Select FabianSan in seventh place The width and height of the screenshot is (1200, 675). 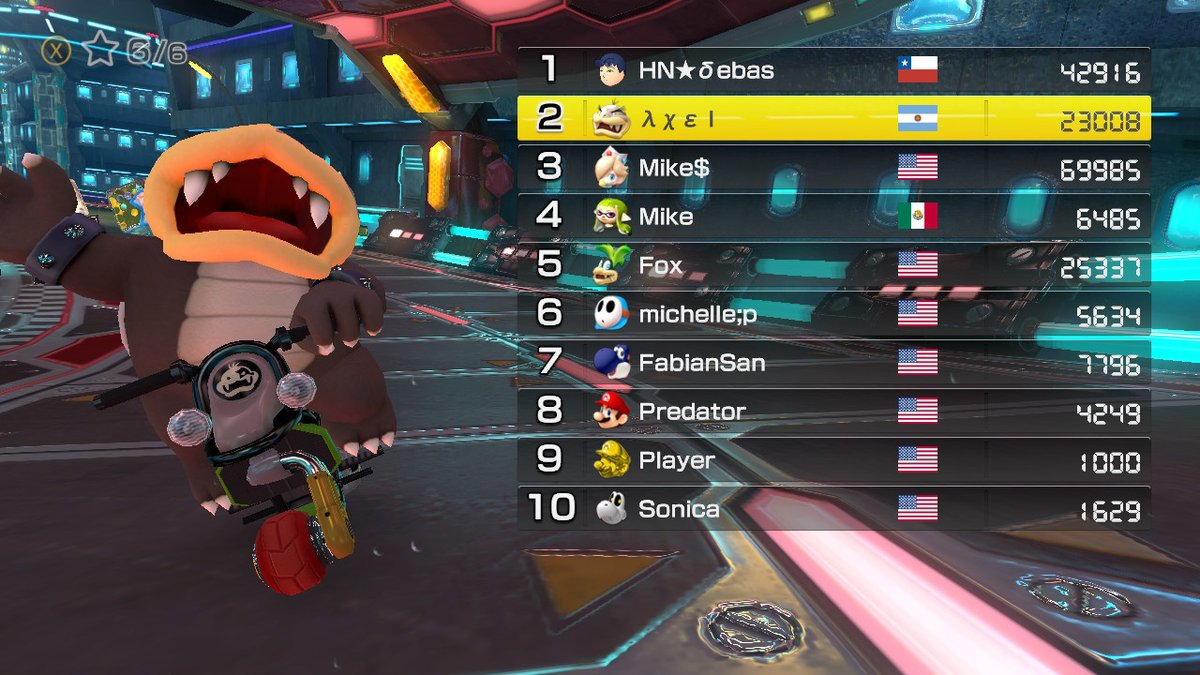pos(833,362)
